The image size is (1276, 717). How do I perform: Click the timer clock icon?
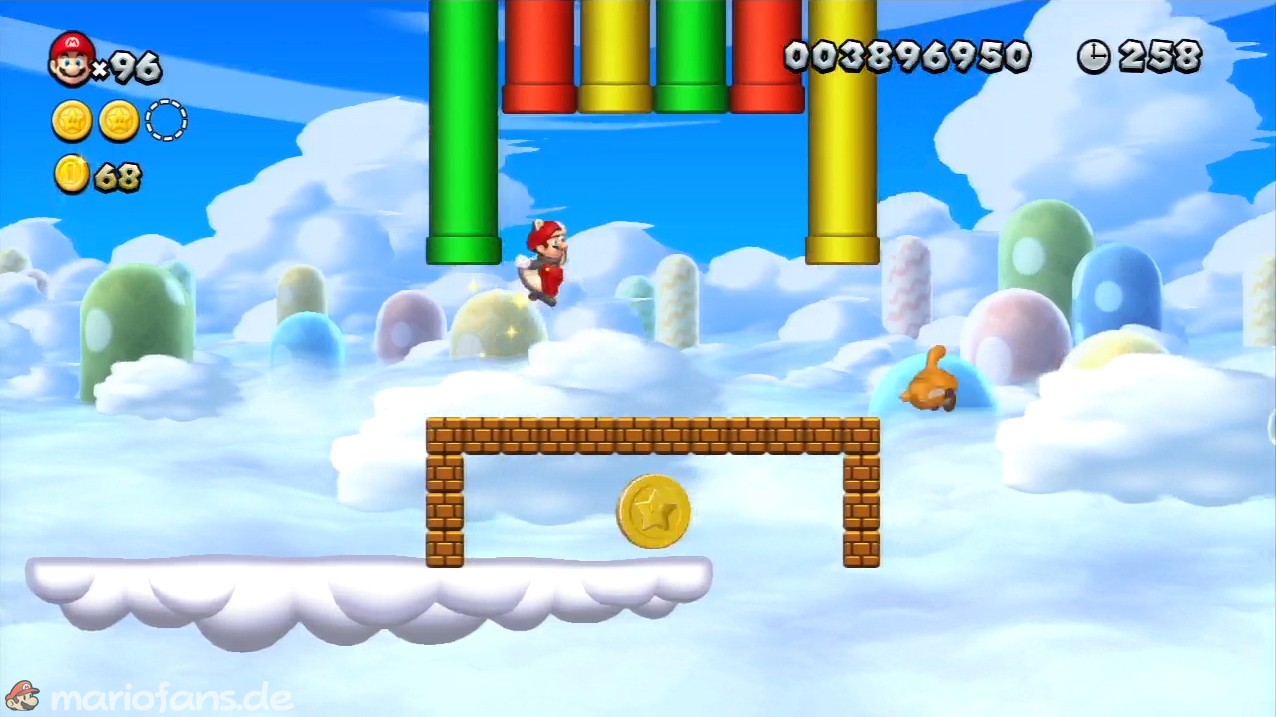(x=1093, y=57)
